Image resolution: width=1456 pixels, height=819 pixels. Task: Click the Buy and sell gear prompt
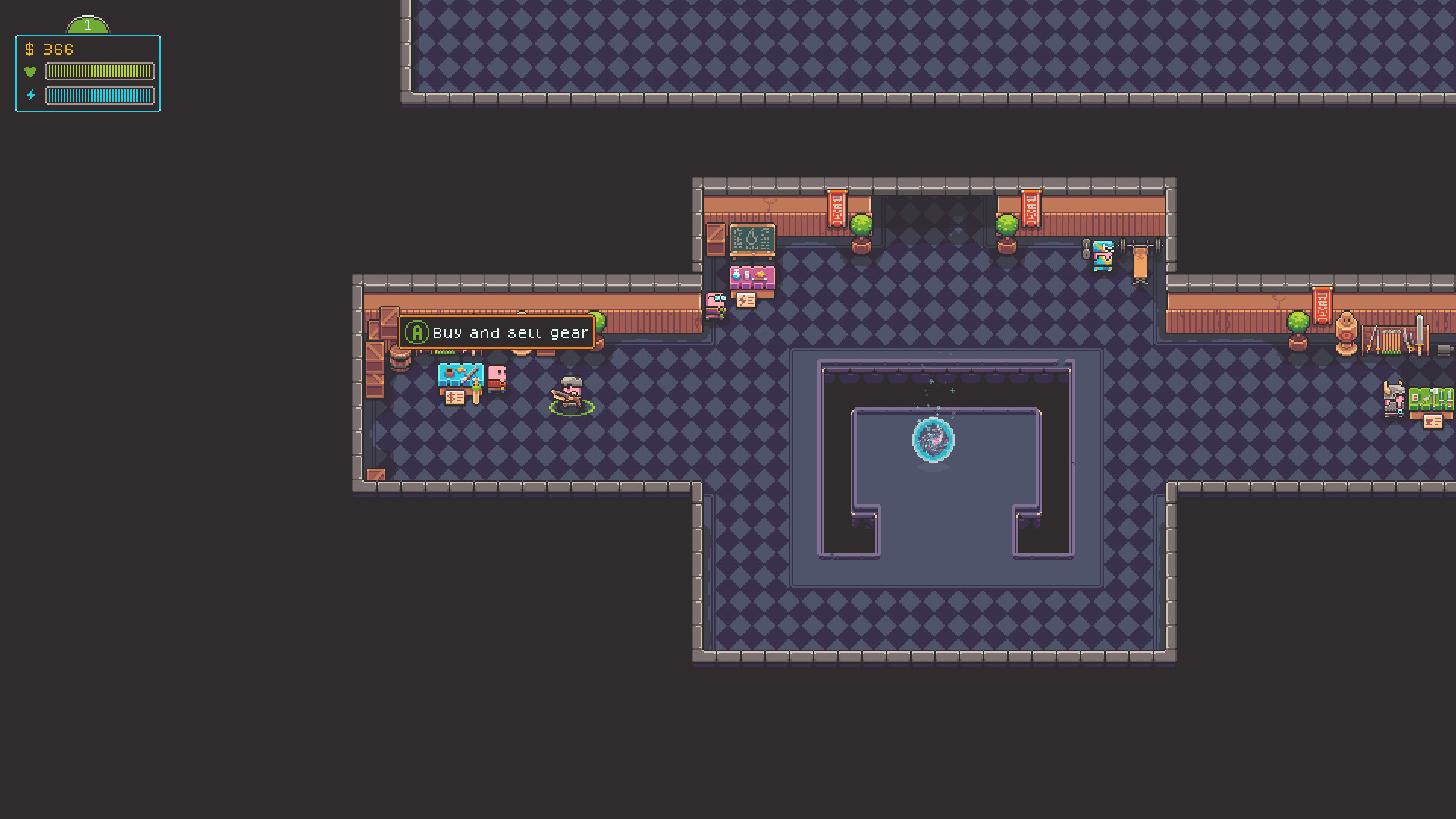(510, 332)
